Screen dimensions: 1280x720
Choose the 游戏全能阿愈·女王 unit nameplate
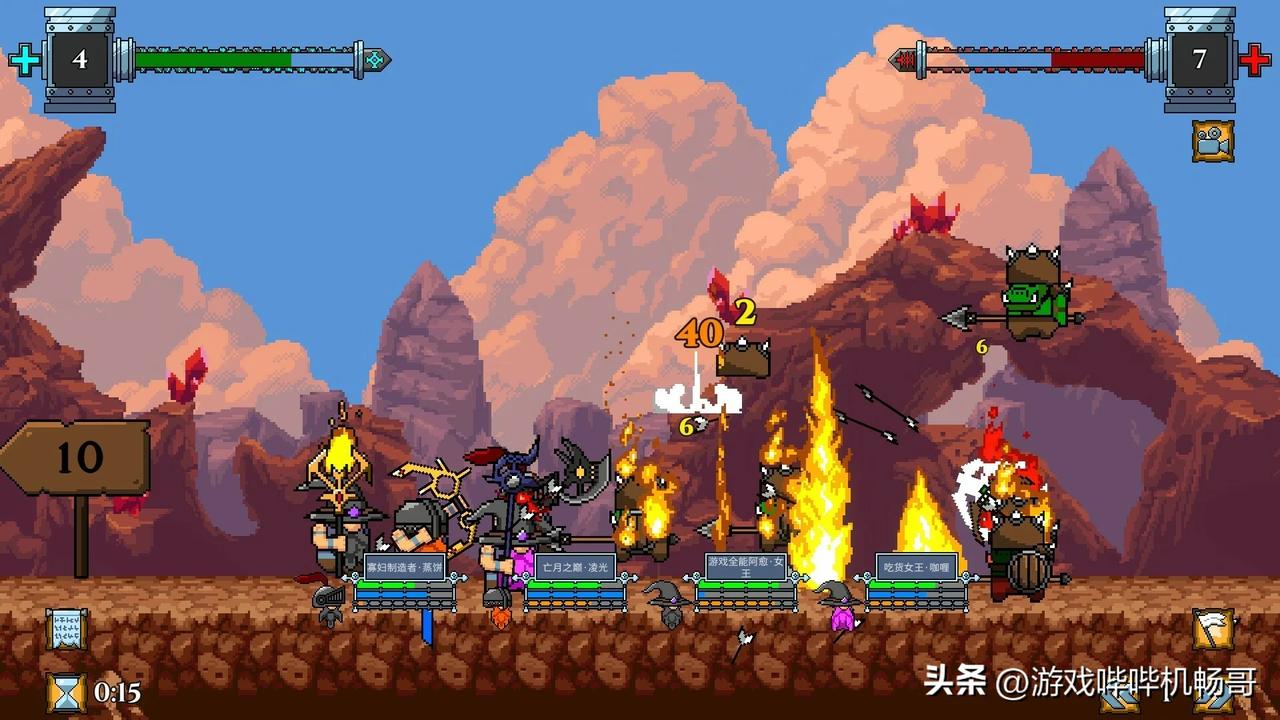tap(746, 567)
